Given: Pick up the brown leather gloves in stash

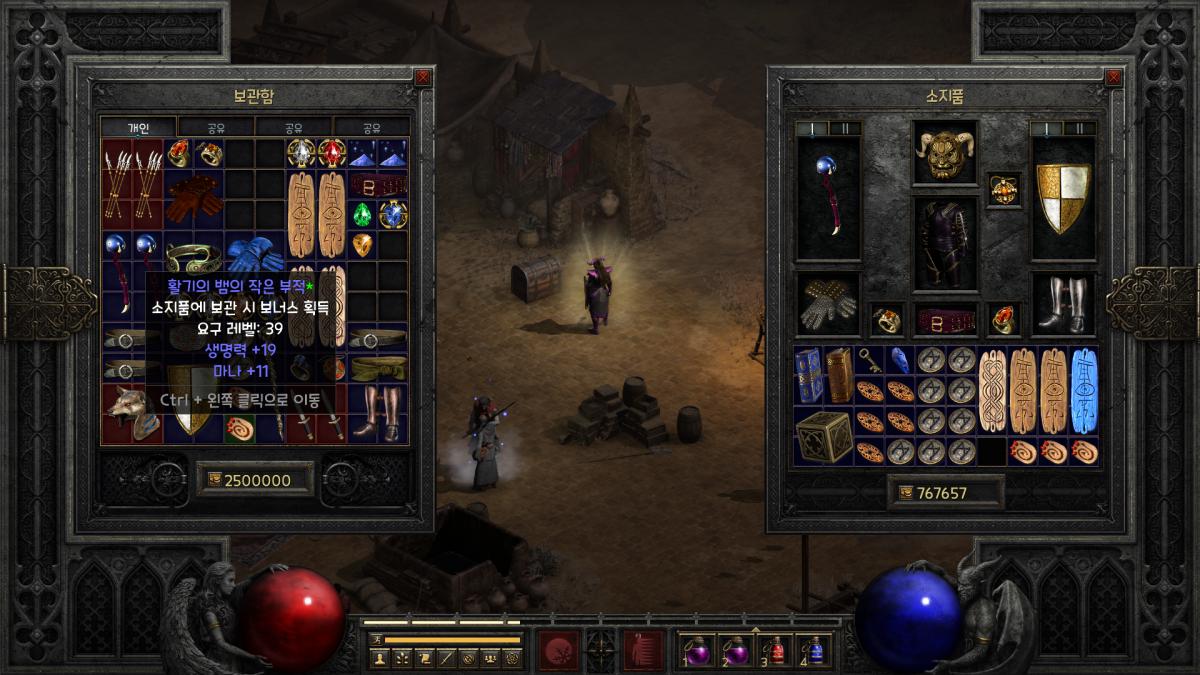Looking at the screenshot, I should coord(194,199).
